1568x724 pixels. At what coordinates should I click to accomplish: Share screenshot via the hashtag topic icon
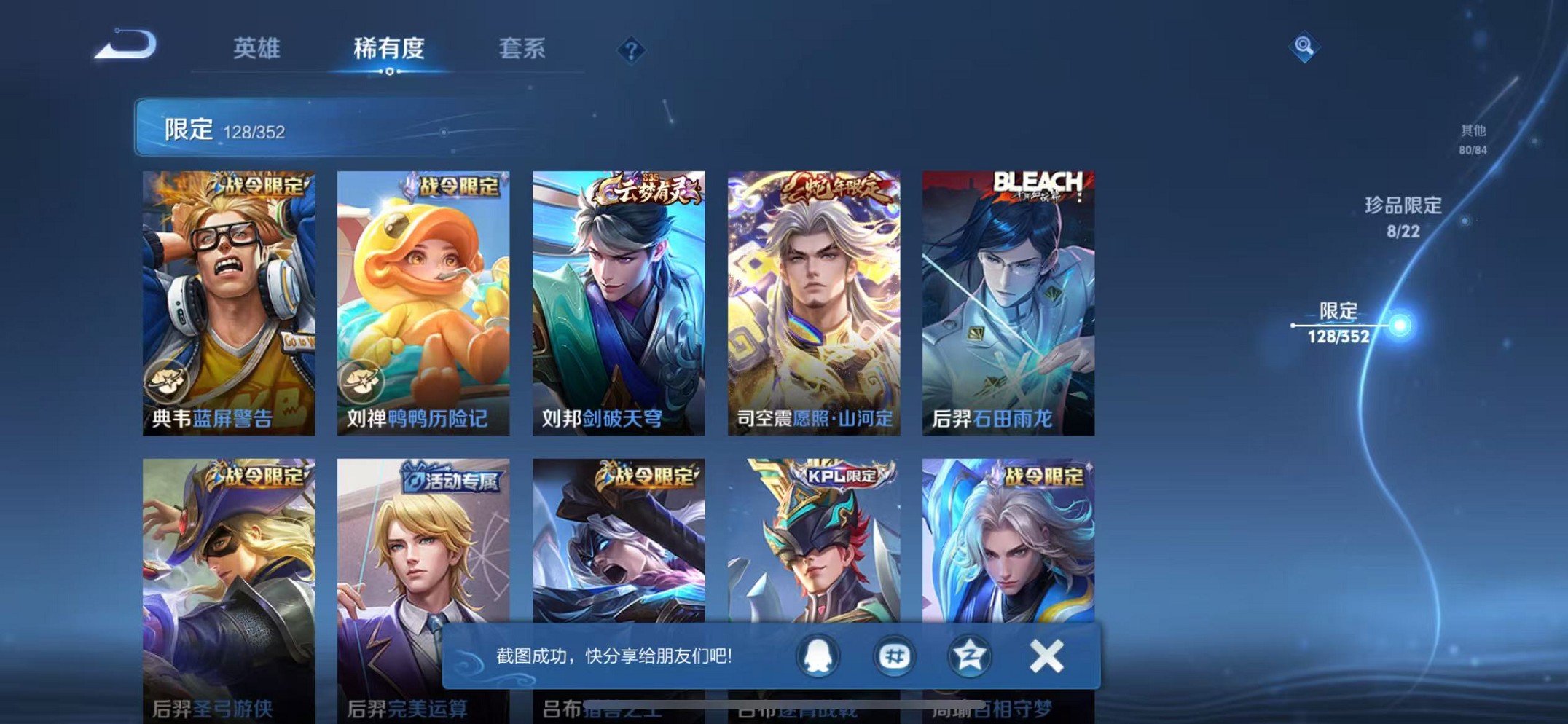893,655
